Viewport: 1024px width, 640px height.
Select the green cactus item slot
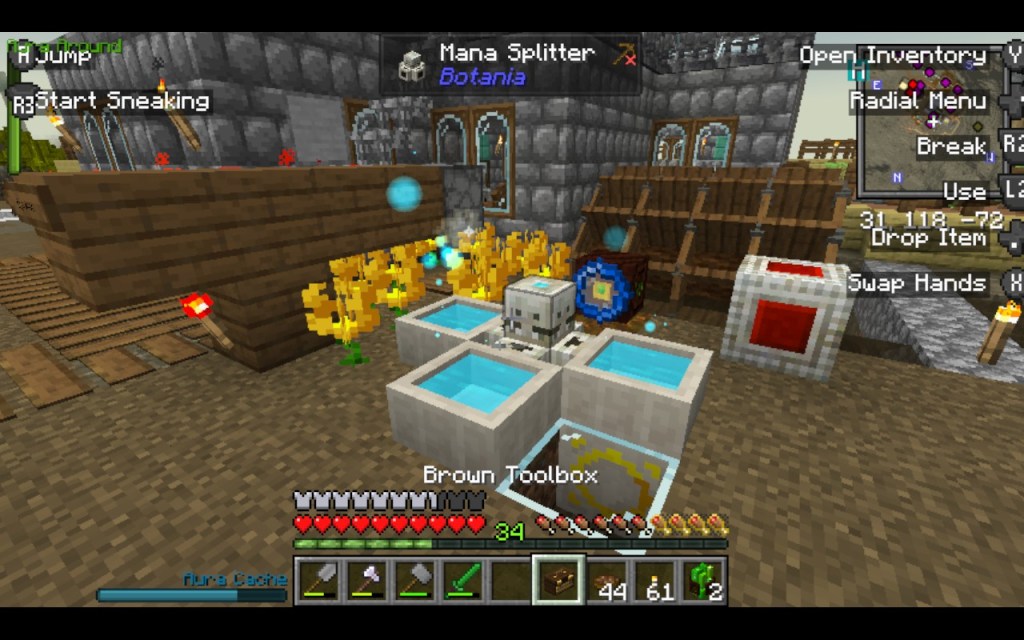pyautogui.click(x=704, y=581)
